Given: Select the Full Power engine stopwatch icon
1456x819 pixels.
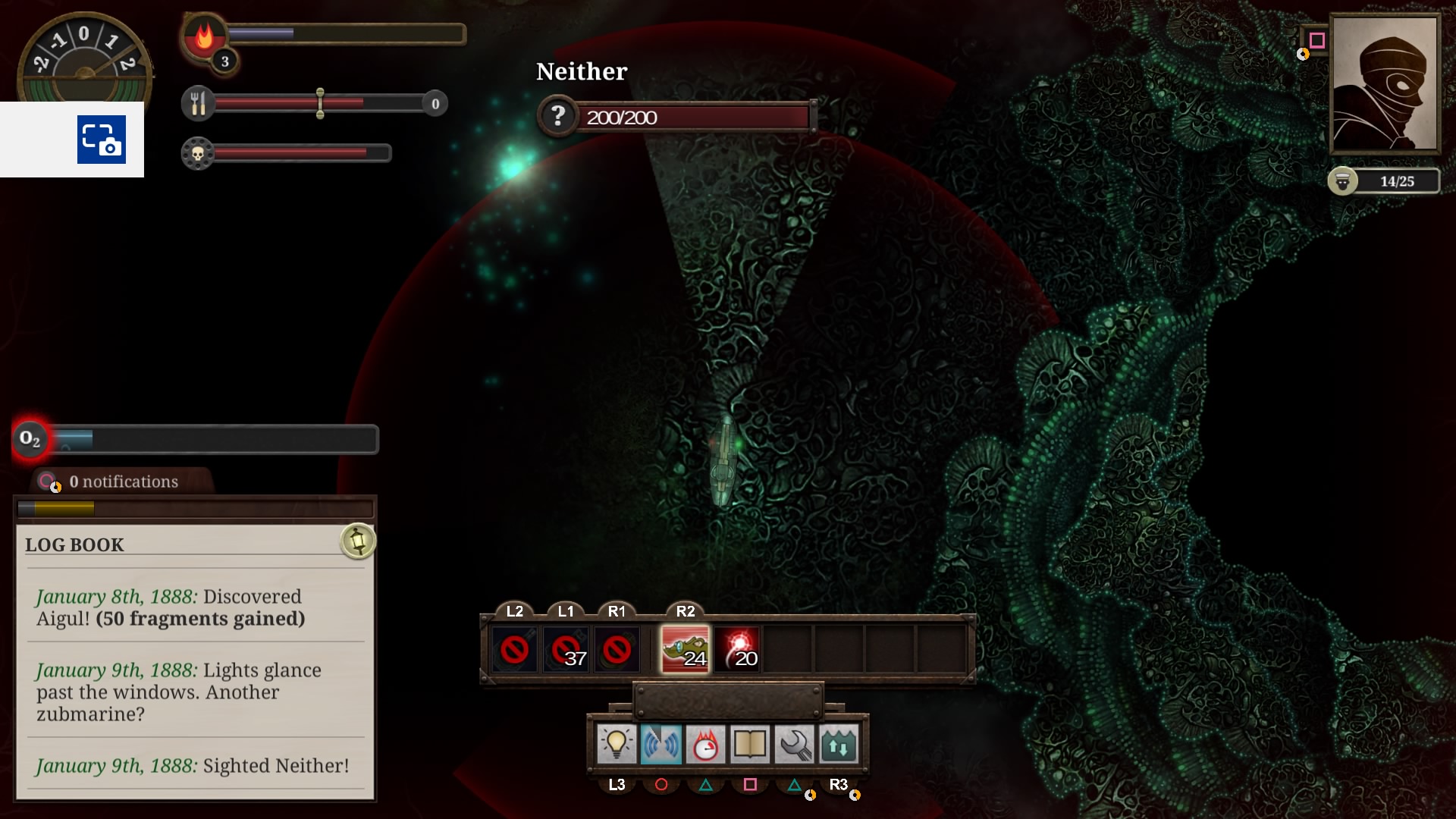Looking at the screenshot, I should click(x=706, y=744).
